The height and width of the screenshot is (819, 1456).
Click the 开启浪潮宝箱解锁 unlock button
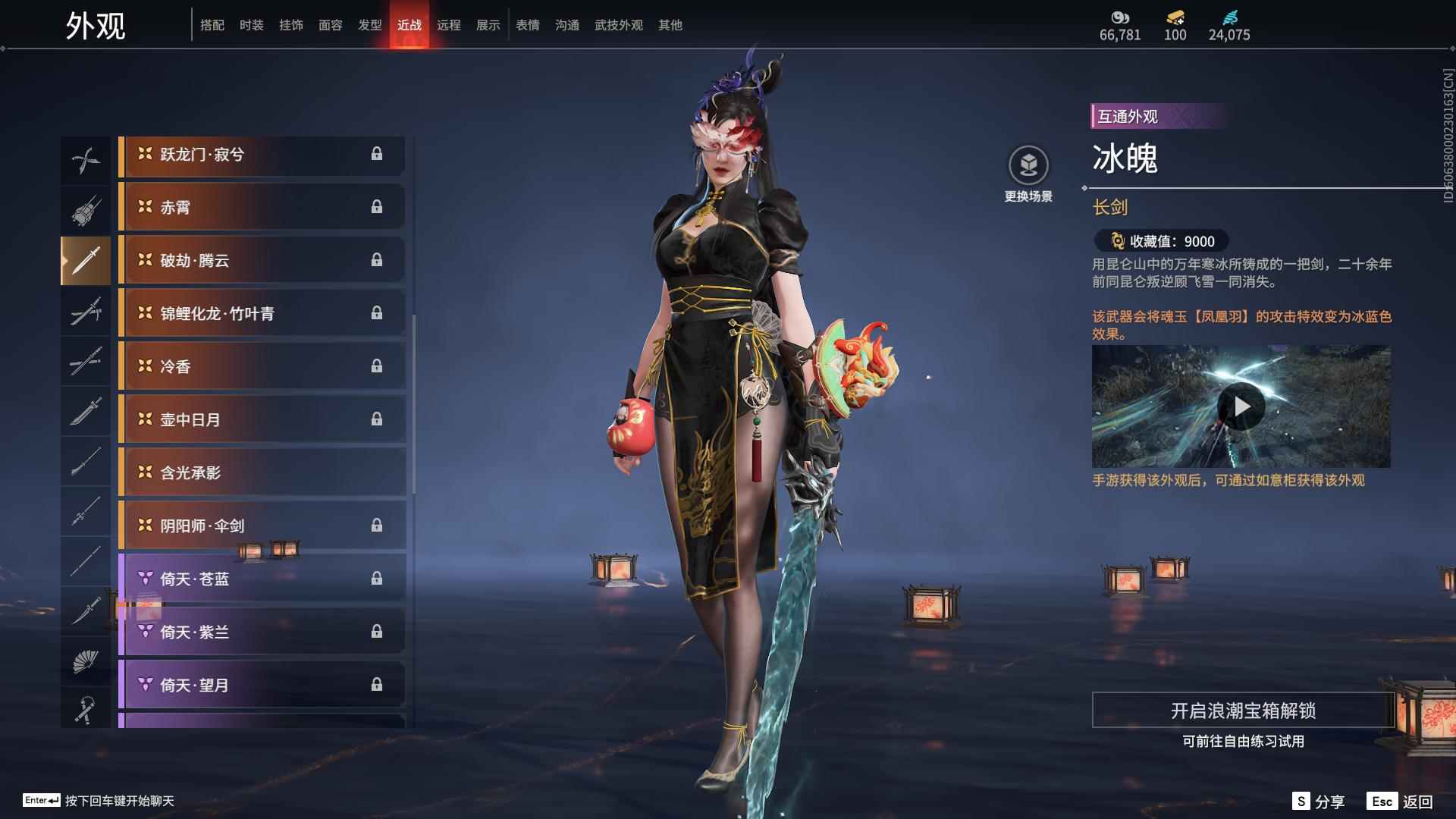point(1242,711)
